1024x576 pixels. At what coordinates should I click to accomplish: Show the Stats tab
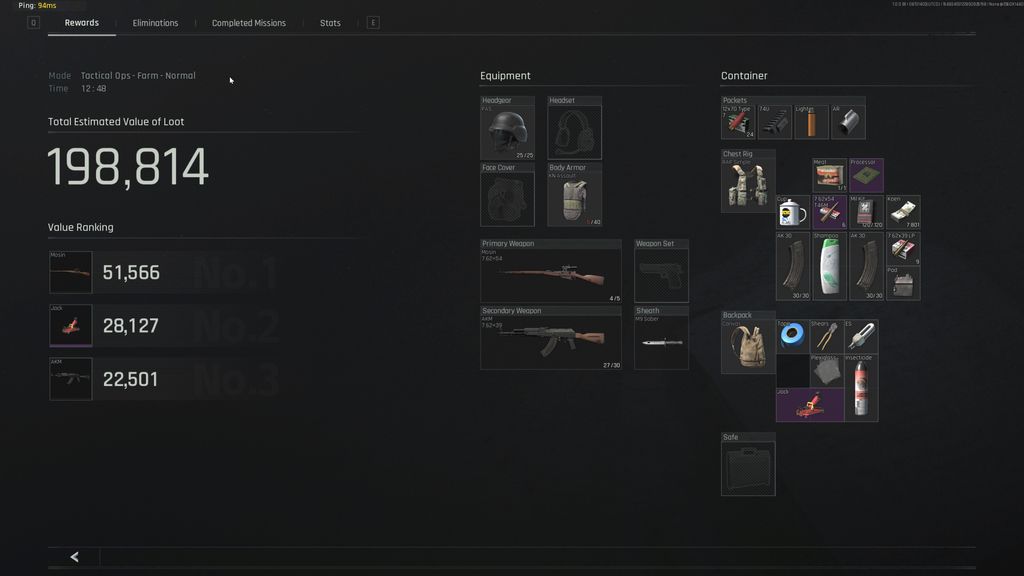[330, 23]
